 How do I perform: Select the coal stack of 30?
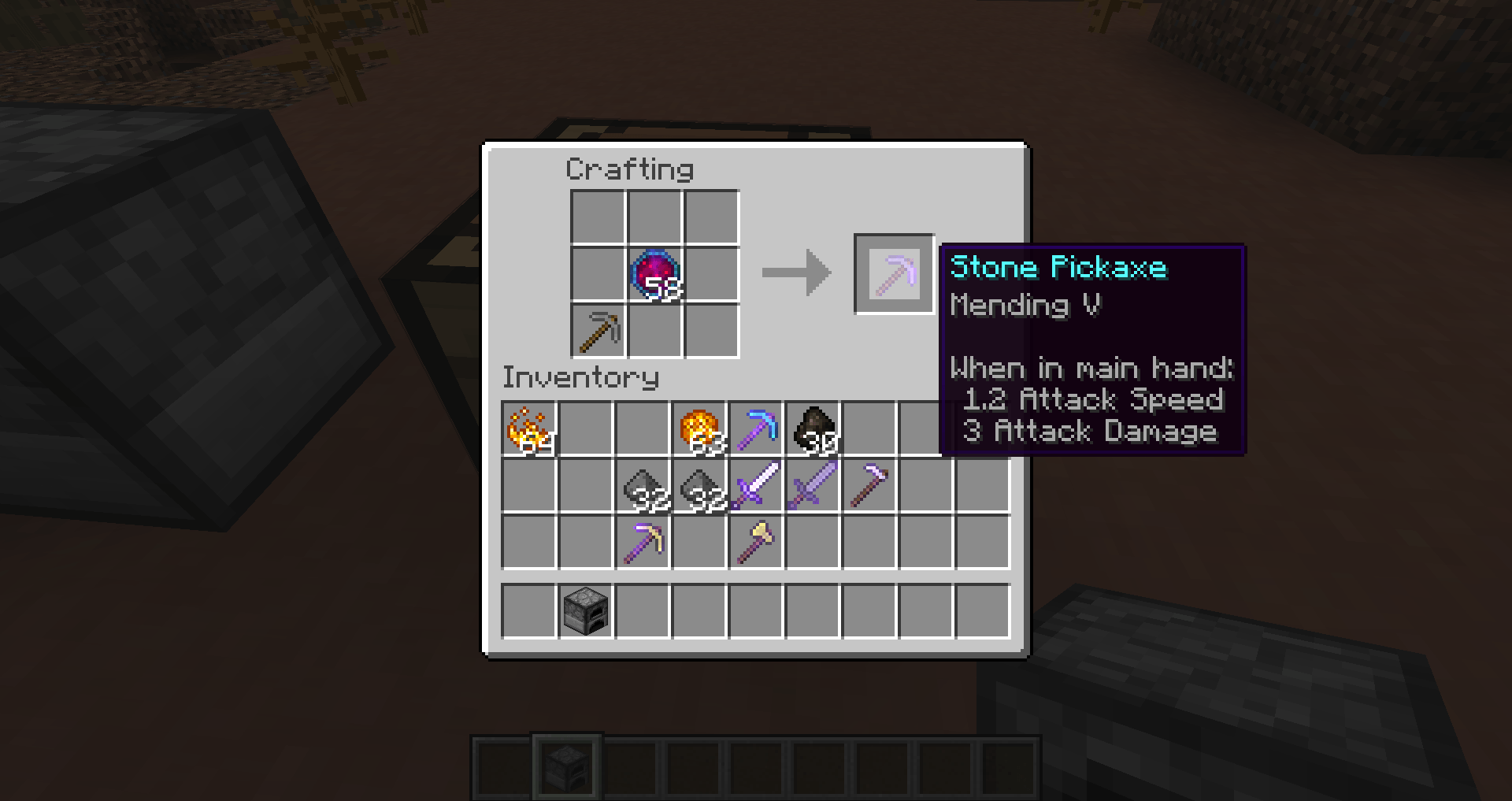click(813, 429)
